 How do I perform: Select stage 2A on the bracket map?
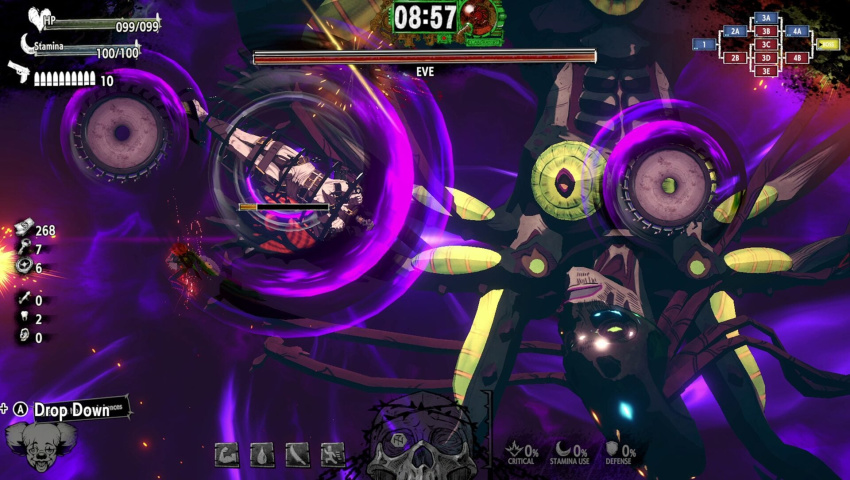tap(735, 32)
